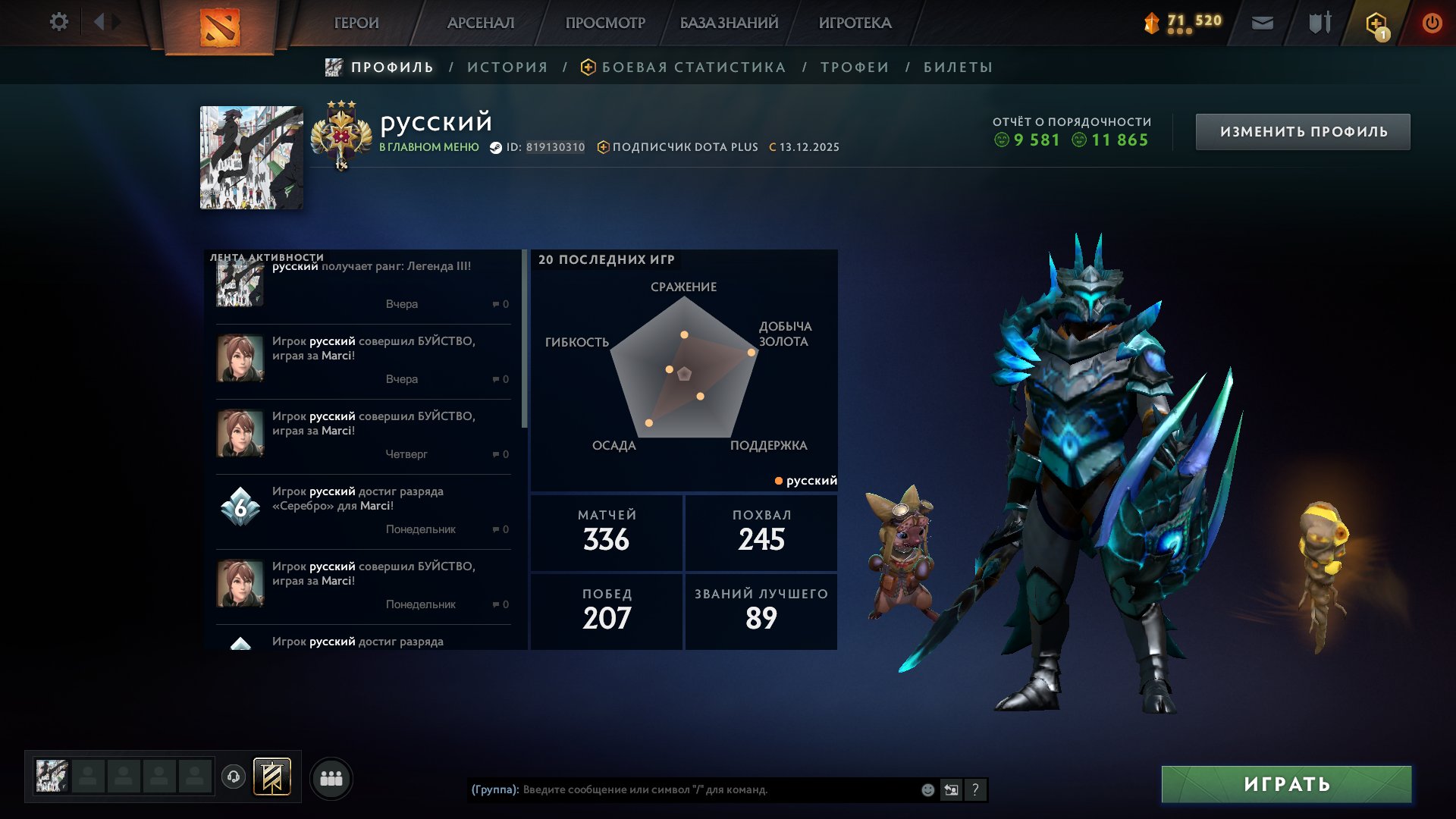
Task: Open the friends list icon near party slots
Action: 331,777
